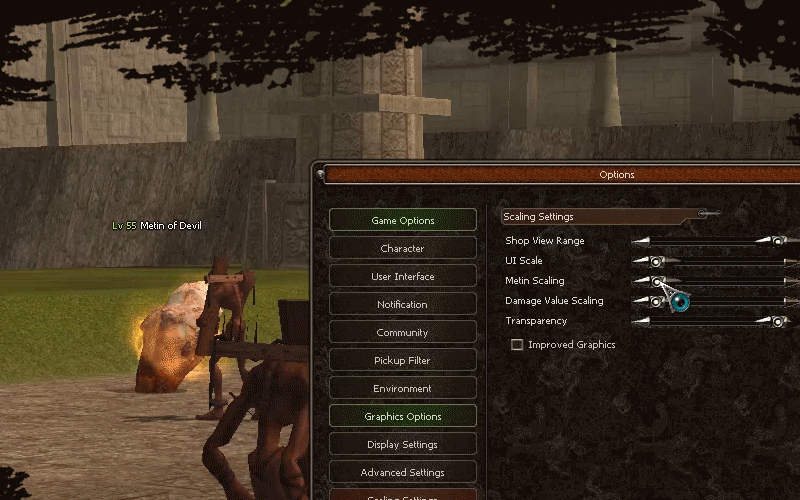Choose the Community menu entry
Screen dimensions: 800x500
click(402, 332)
